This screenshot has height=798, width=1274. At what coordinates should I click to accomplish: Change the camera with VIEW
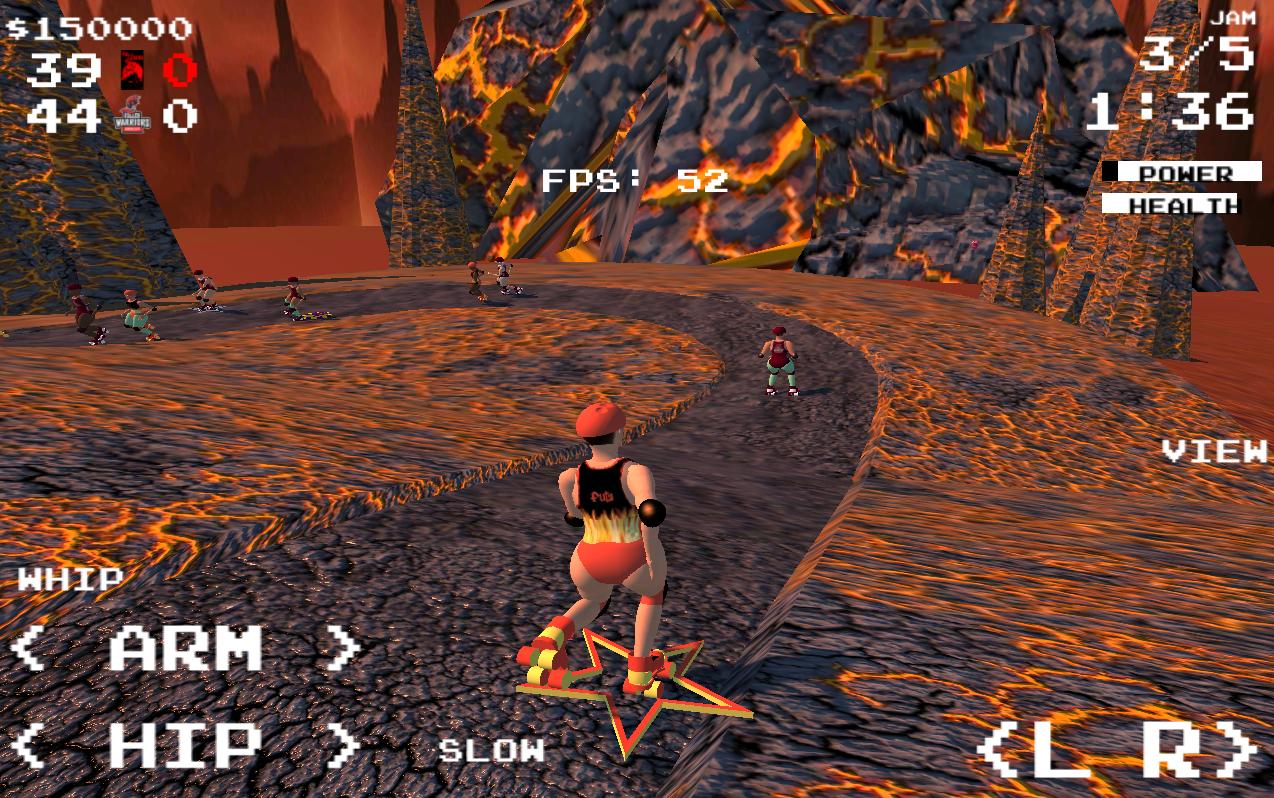[1214, 451]
